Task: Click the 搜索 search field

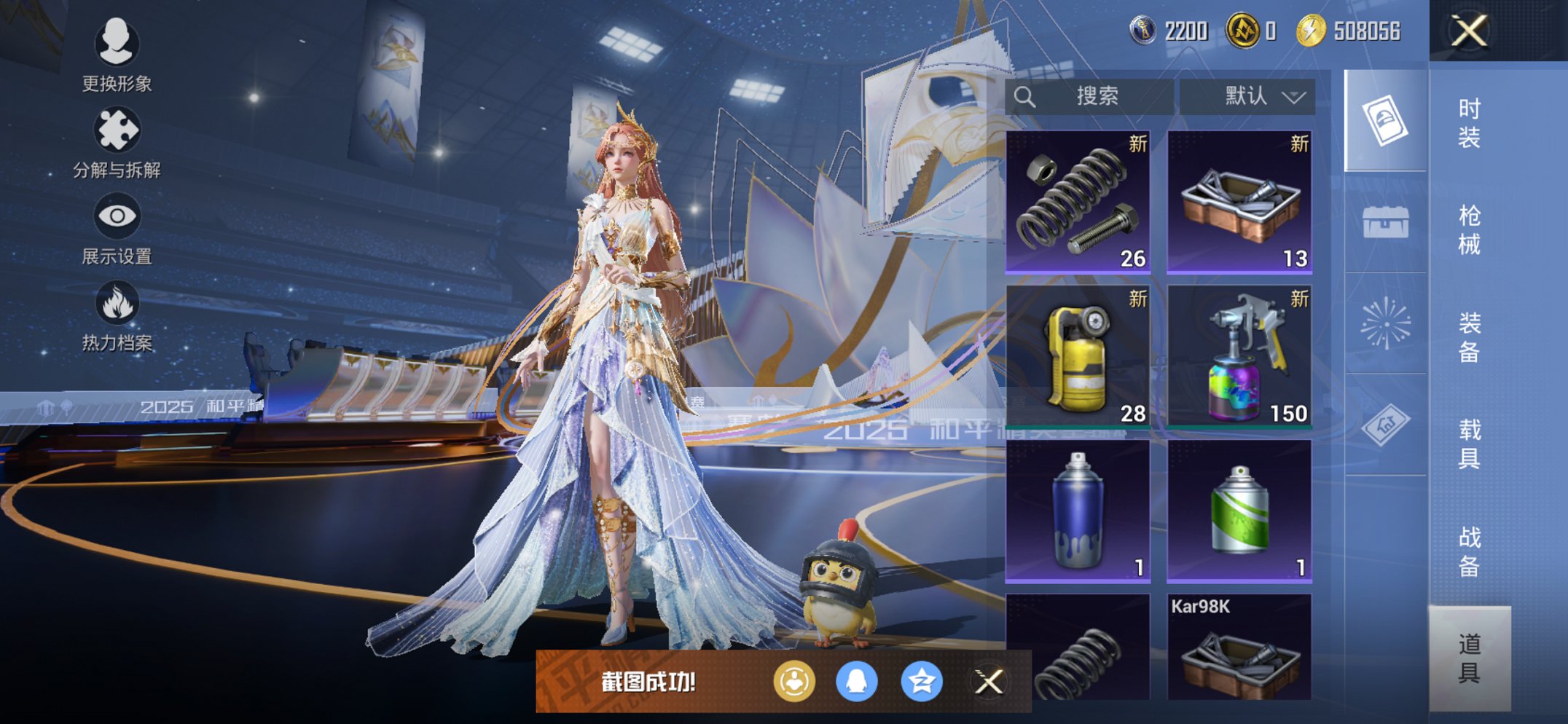Action: pos(1090,96)
